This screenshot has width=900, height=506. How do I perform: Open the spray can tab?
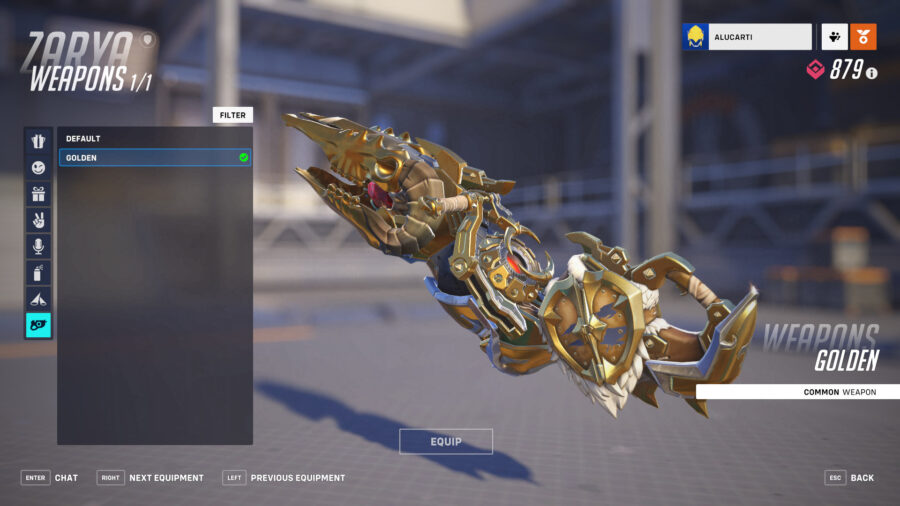pyautogui.click(x=38, y=272)
